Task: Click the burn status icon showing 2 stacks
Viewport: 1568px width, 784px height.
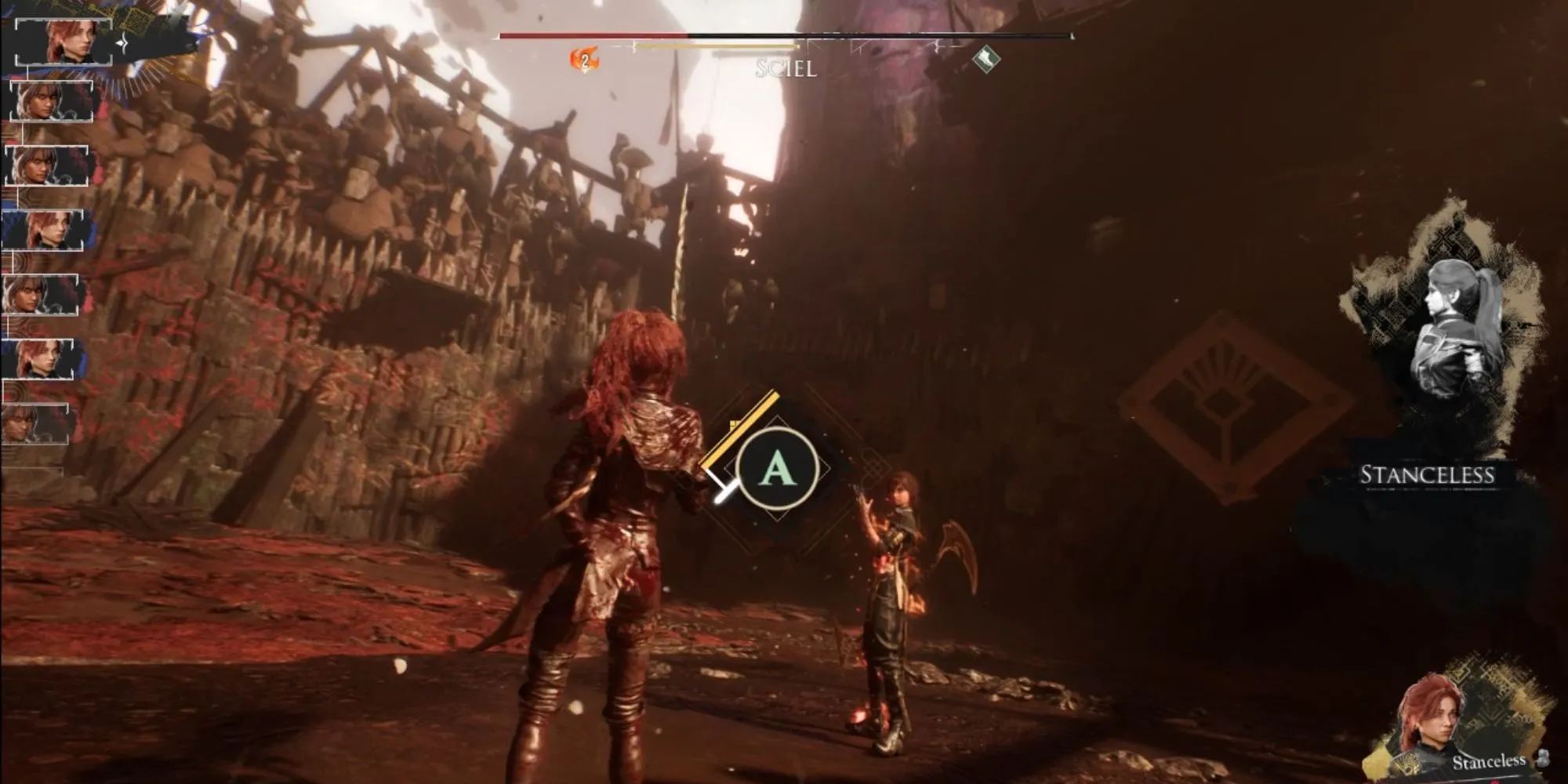Action: (x=583, y=60)
